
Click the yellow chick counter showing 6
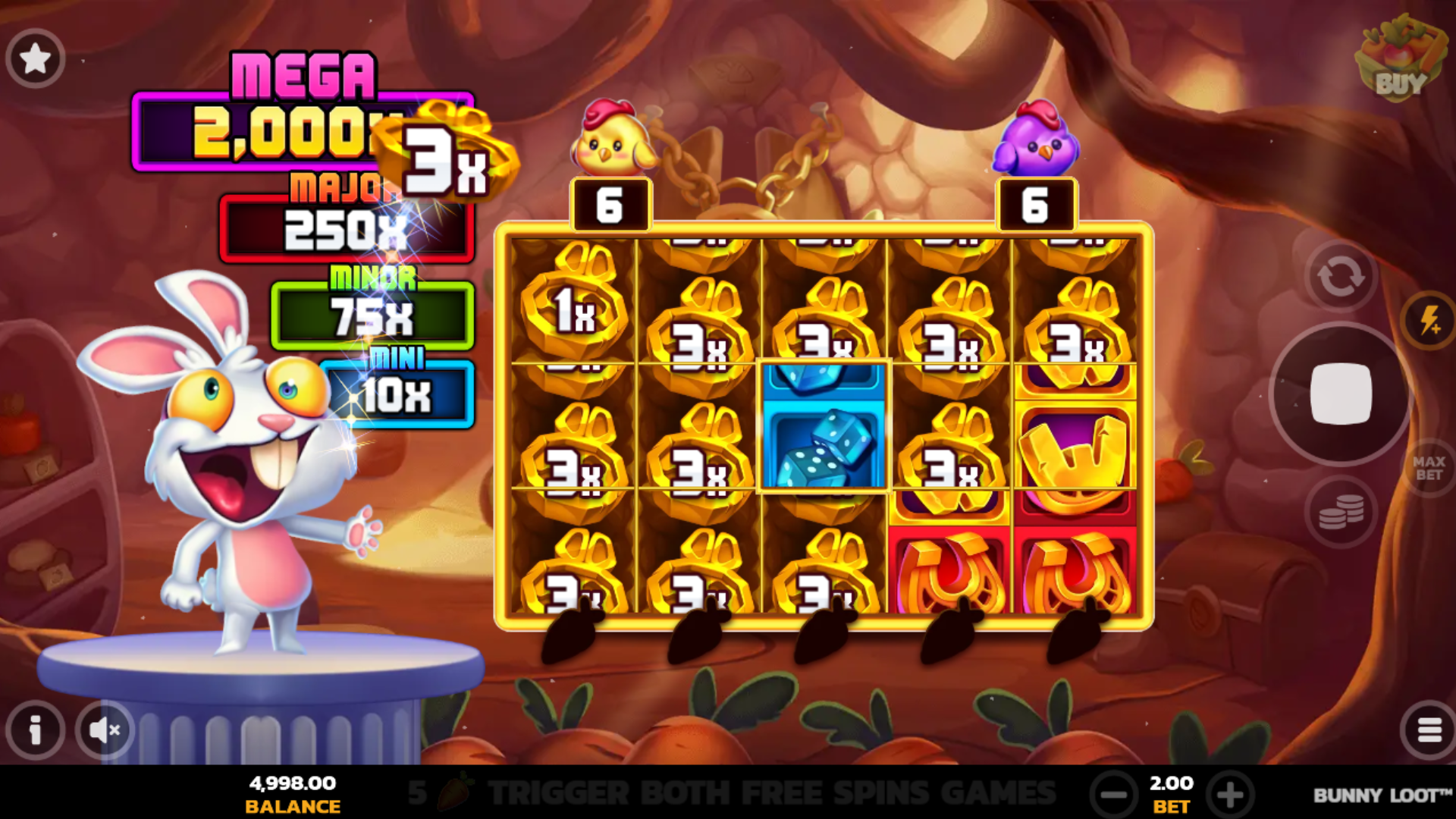(611, 203)
